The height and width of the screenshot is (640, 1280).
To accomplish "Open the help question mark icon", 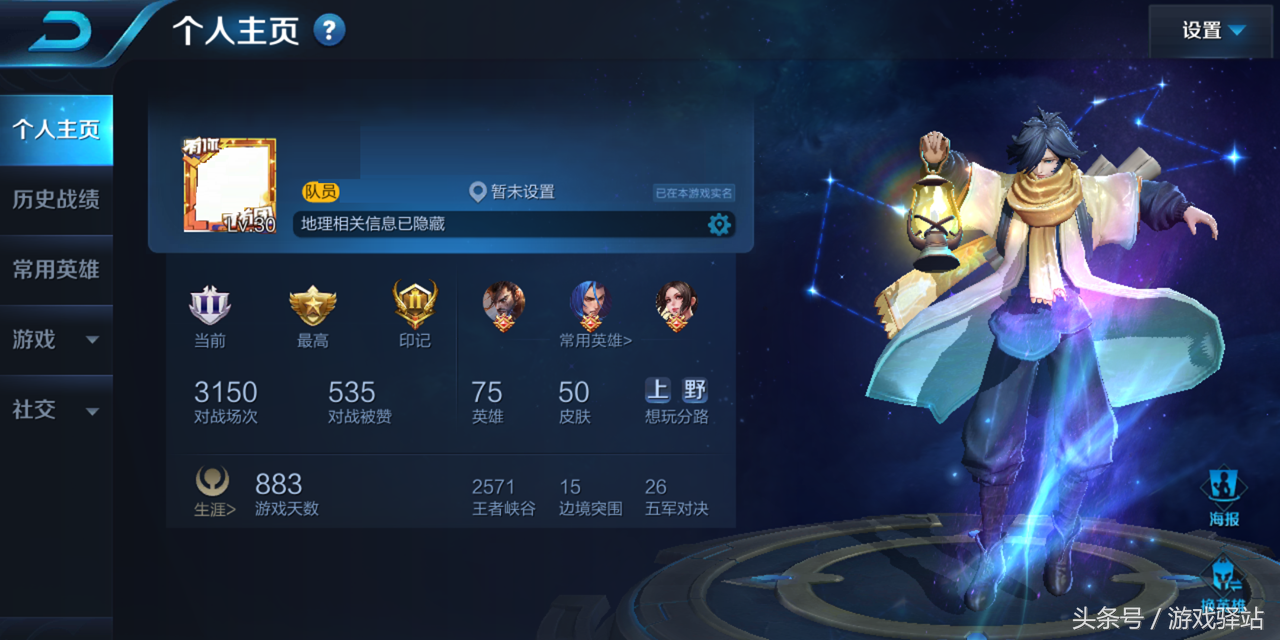I will (329, 30).
